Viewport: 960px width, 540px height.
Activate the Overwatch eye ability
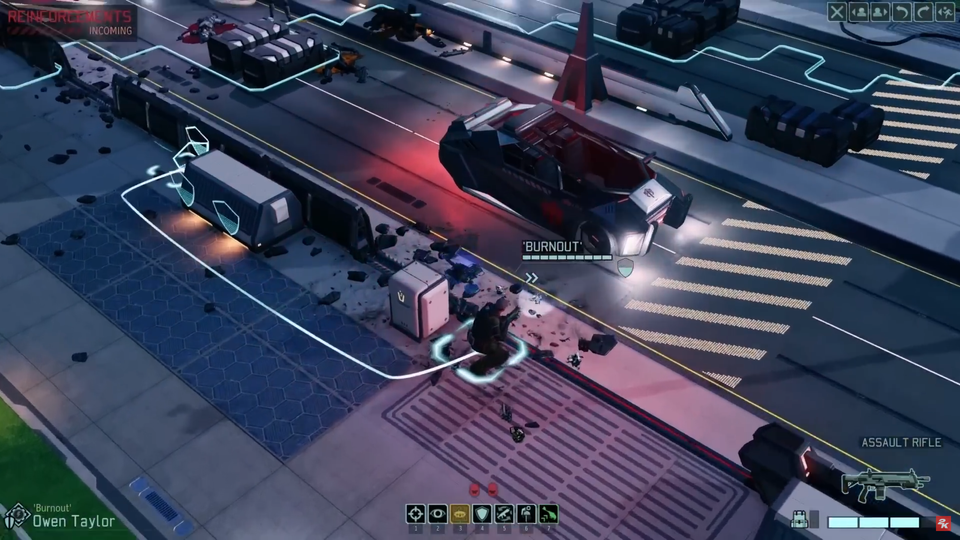click(437, 513)
